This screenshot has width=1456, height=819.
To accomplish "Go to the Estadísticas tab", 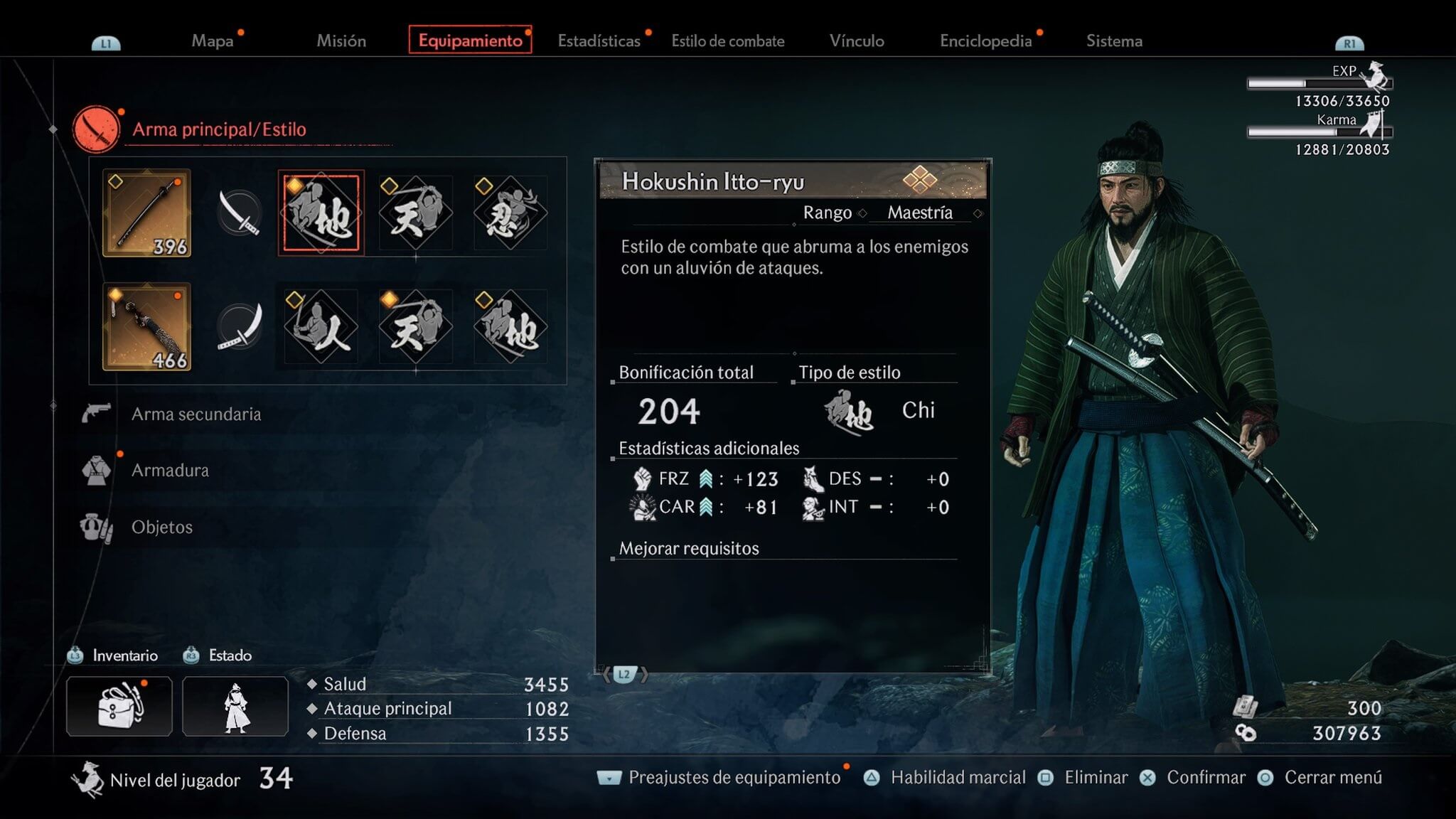I will click(x=599, y=41).
